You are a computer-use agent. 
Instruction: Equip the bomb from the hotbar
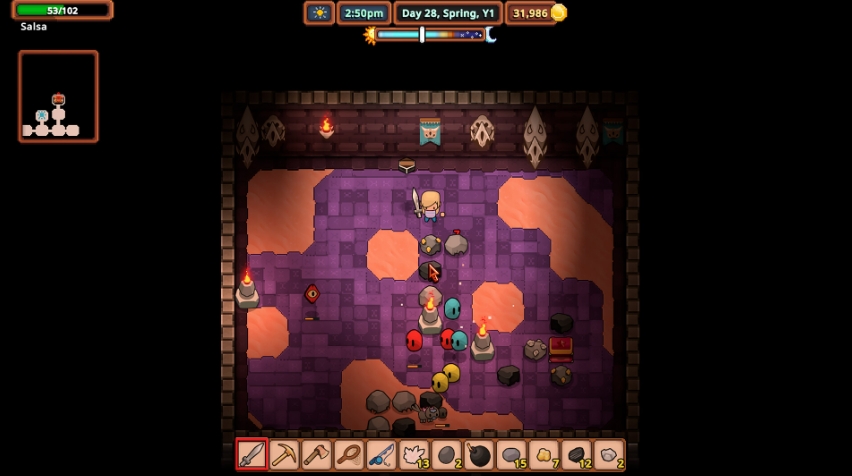[x=478, y=455]
